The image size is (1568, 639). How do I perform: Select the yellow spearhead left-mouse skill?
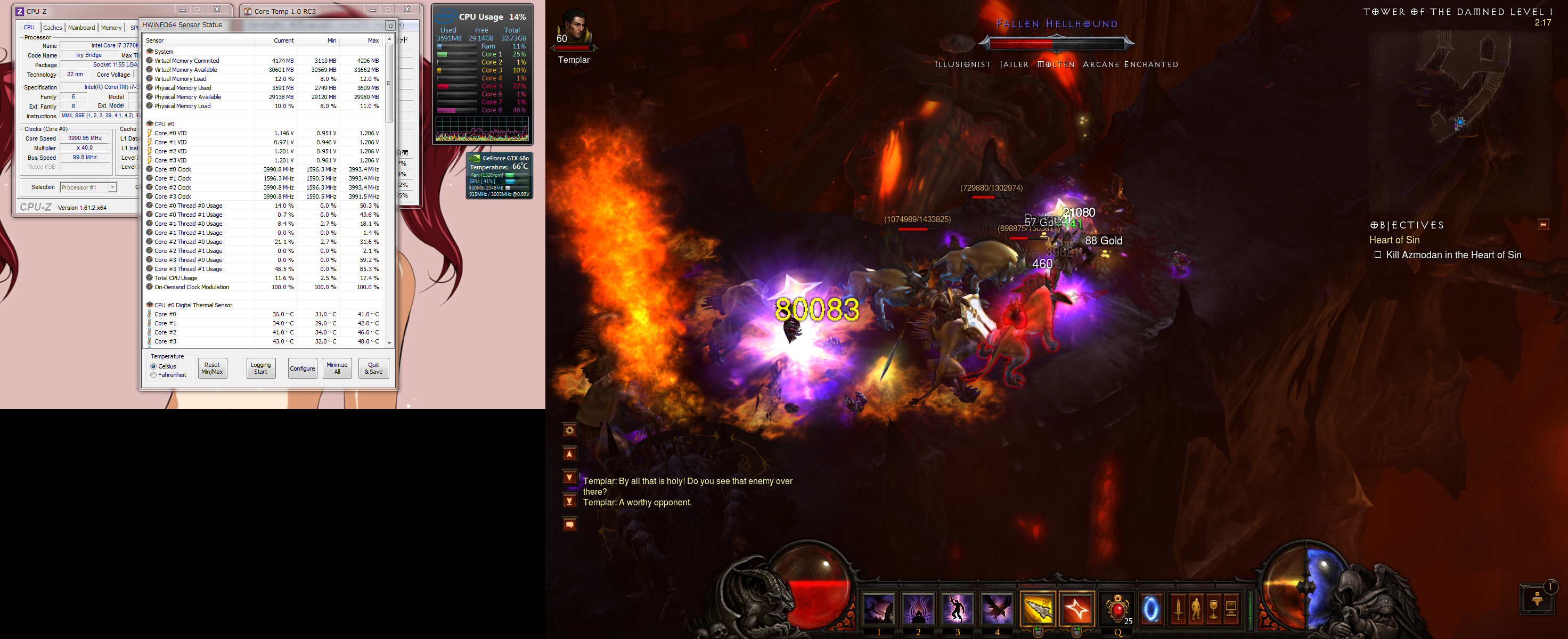[x=1037, y=609]
